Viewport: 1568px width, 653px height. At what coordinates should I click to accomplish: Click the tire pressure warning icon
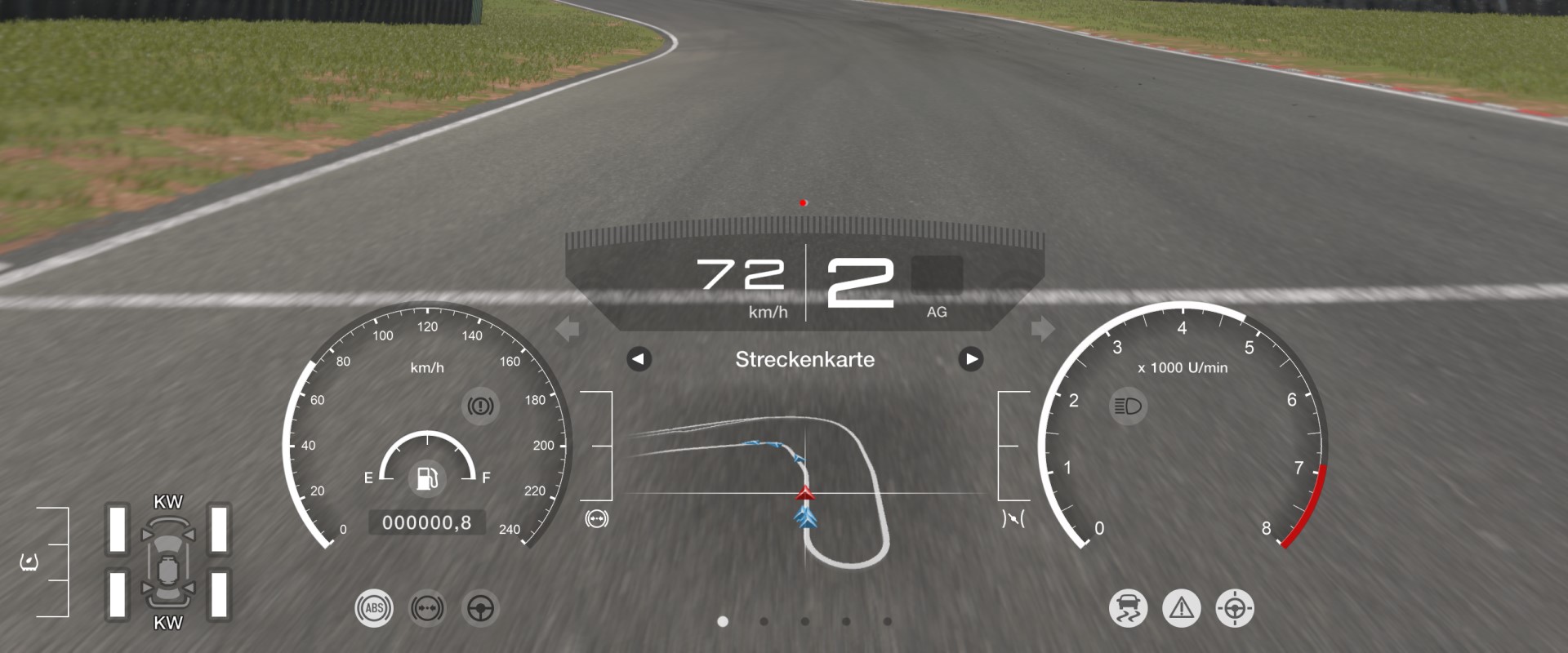(x=29, y=562)
